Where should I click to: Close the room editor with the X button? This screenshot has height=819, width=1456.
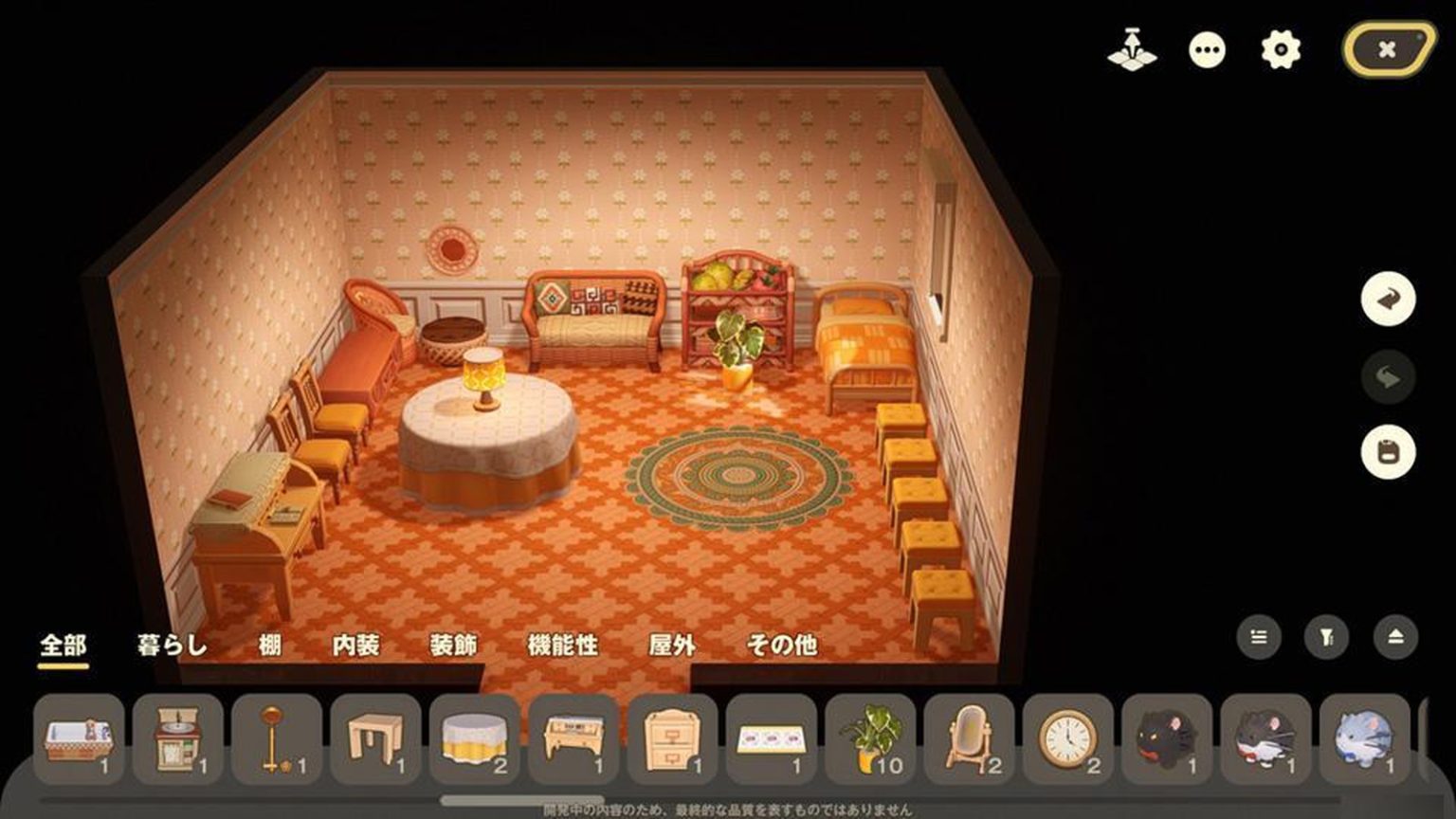point(1388,49)
